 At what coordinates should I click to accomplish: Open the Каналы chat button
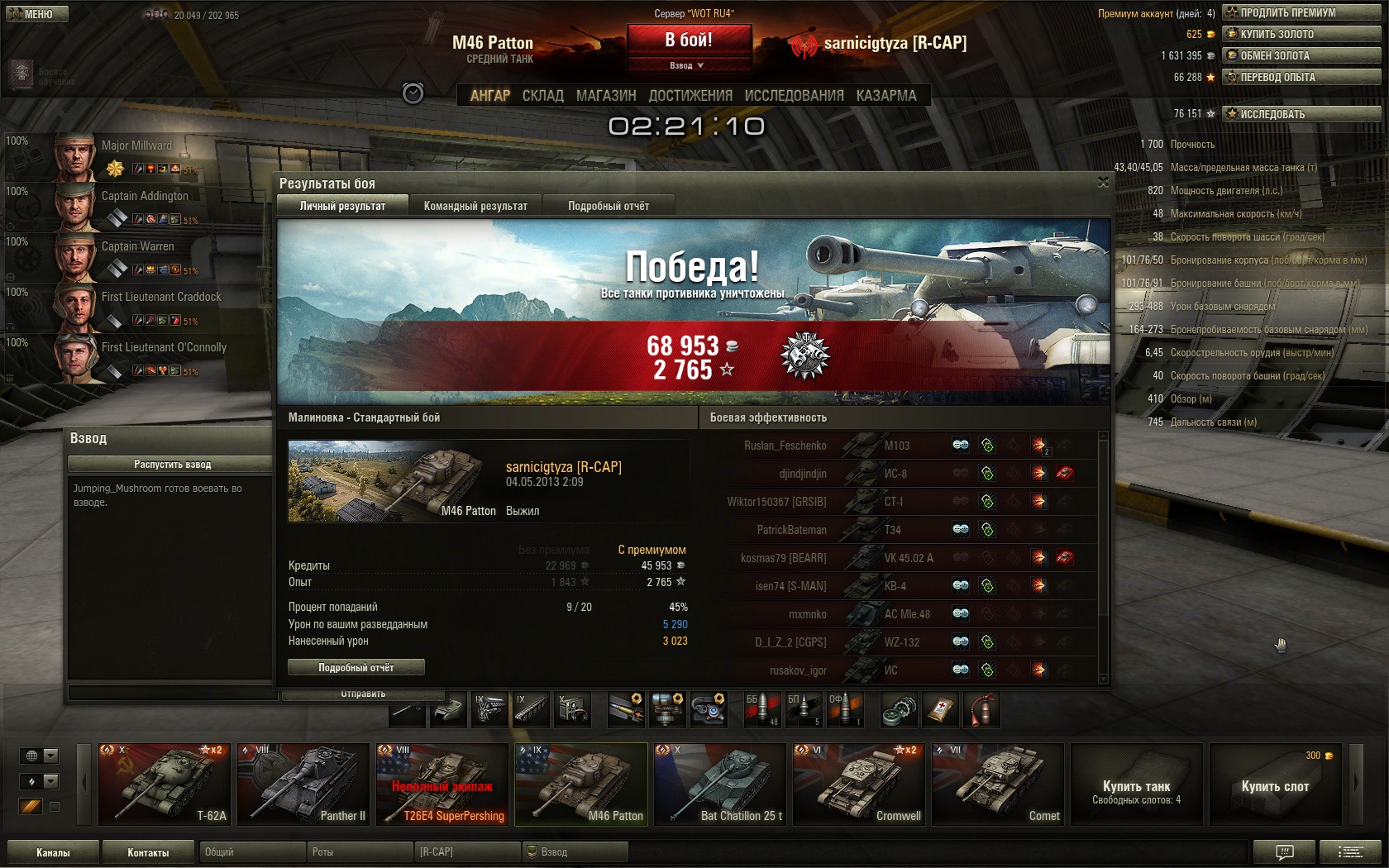(53, 852)
